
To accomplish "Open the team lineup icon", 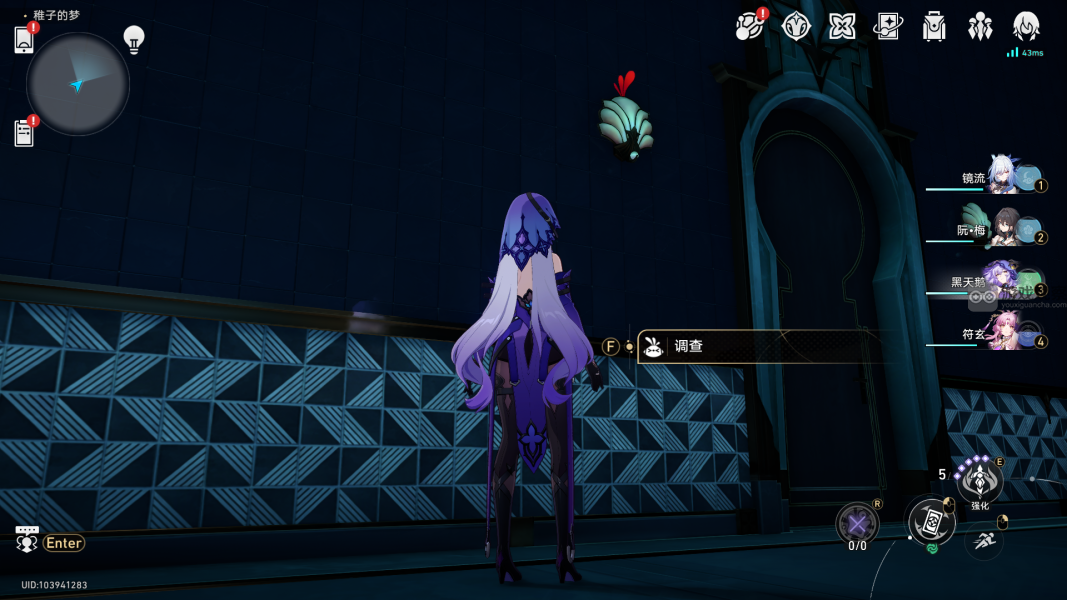I will click(980, 27).
